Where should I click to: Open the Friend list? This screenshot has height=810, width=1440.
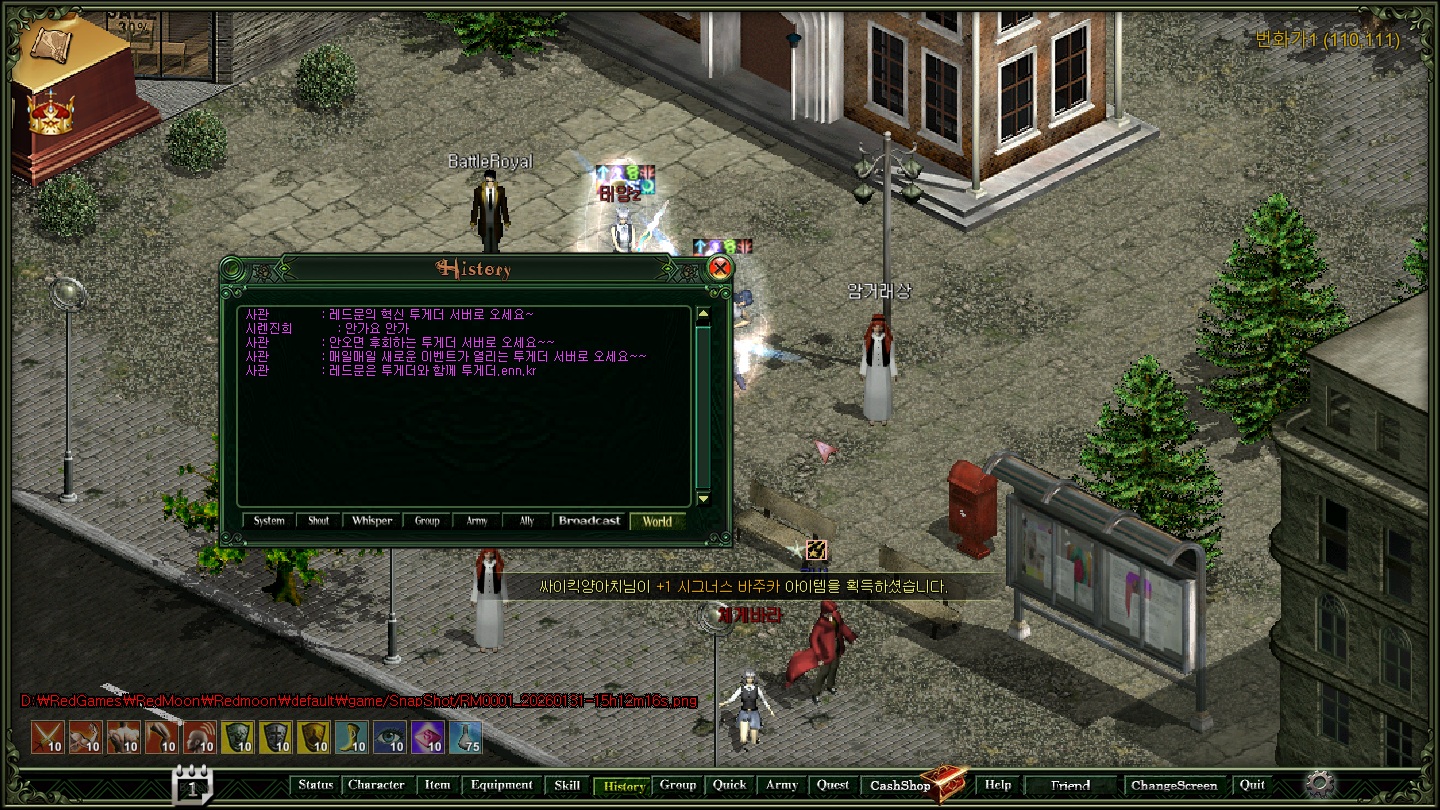click(1070, 785)
